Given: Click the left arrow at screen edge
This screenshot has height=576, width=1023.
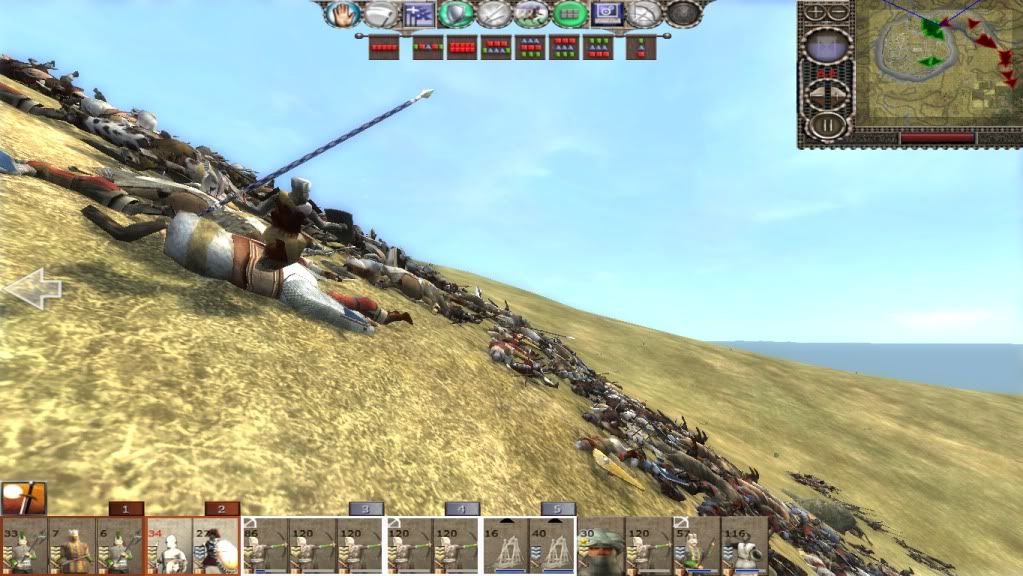Looking at the screenshot, I should (32, 290).
